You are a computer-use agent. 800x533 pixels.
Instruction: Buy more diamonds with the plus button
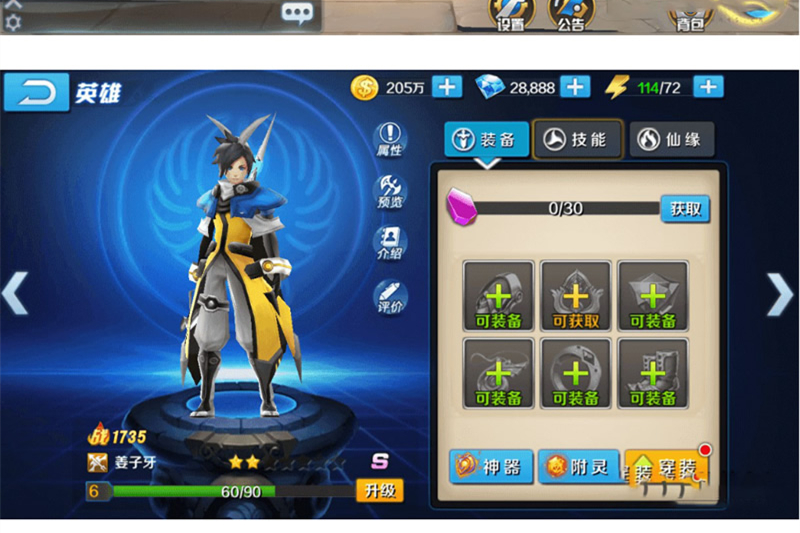575,87
